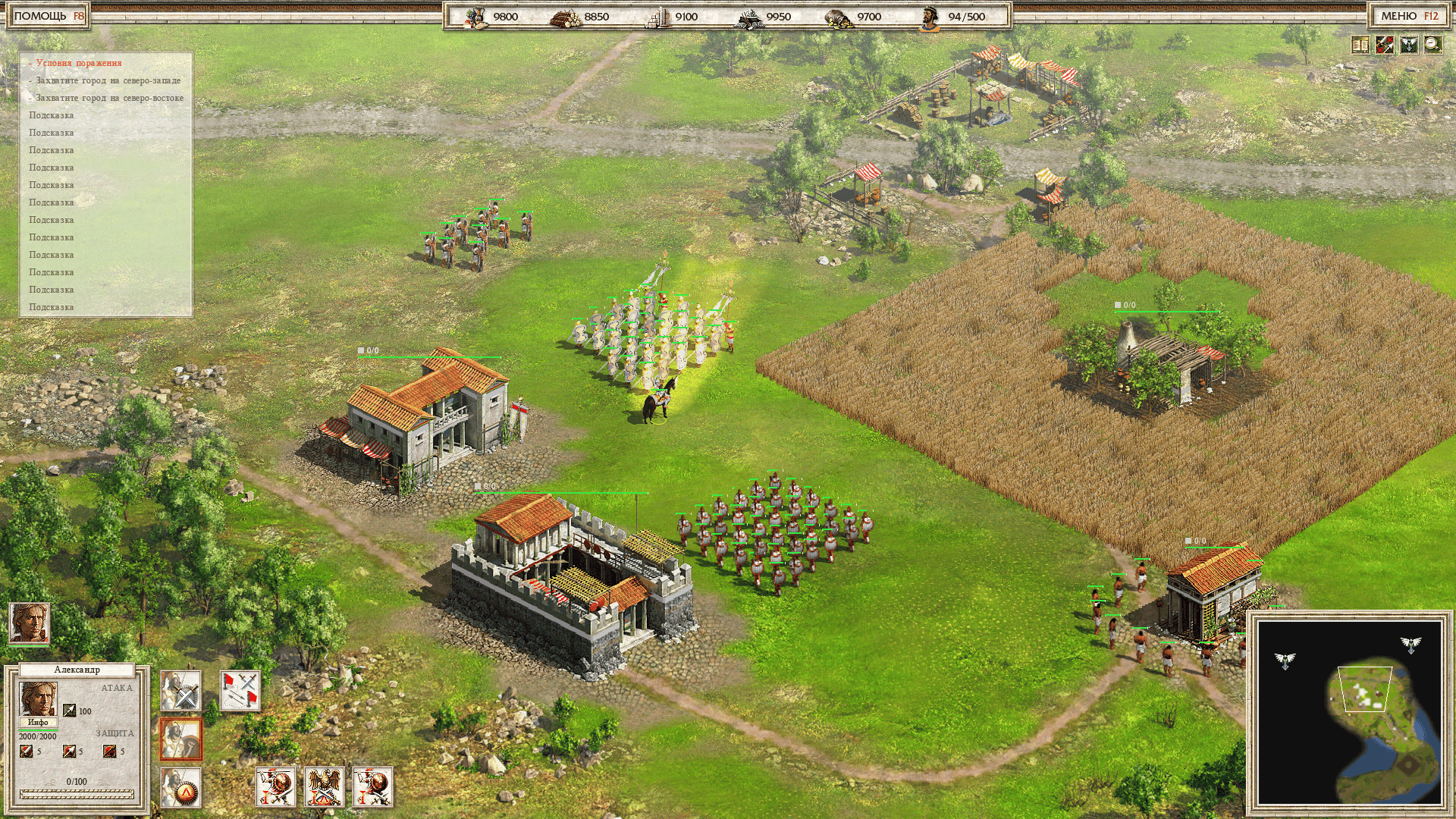Select the warrior with lambda shield stance
Viewport: 1456px width, 819px height.
(180, 788)
